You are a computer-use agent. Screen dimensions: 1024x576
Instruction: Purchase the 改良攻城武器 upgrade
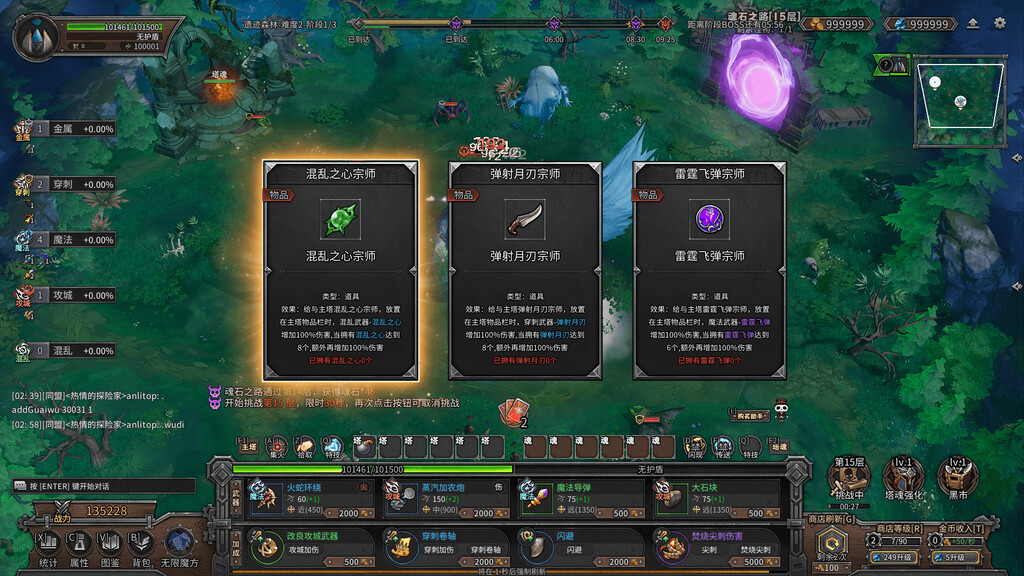pos(310,548)
